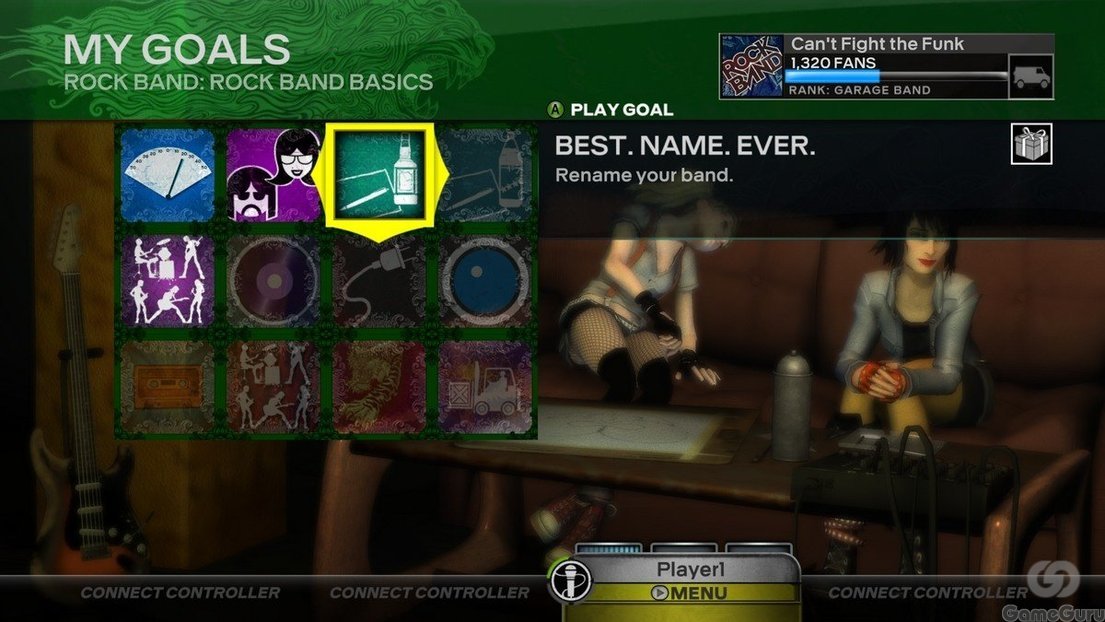Select the blue gauge meter goal tile
The height and width of the screenshot is (622, 1105).
(x=168, y=176)
